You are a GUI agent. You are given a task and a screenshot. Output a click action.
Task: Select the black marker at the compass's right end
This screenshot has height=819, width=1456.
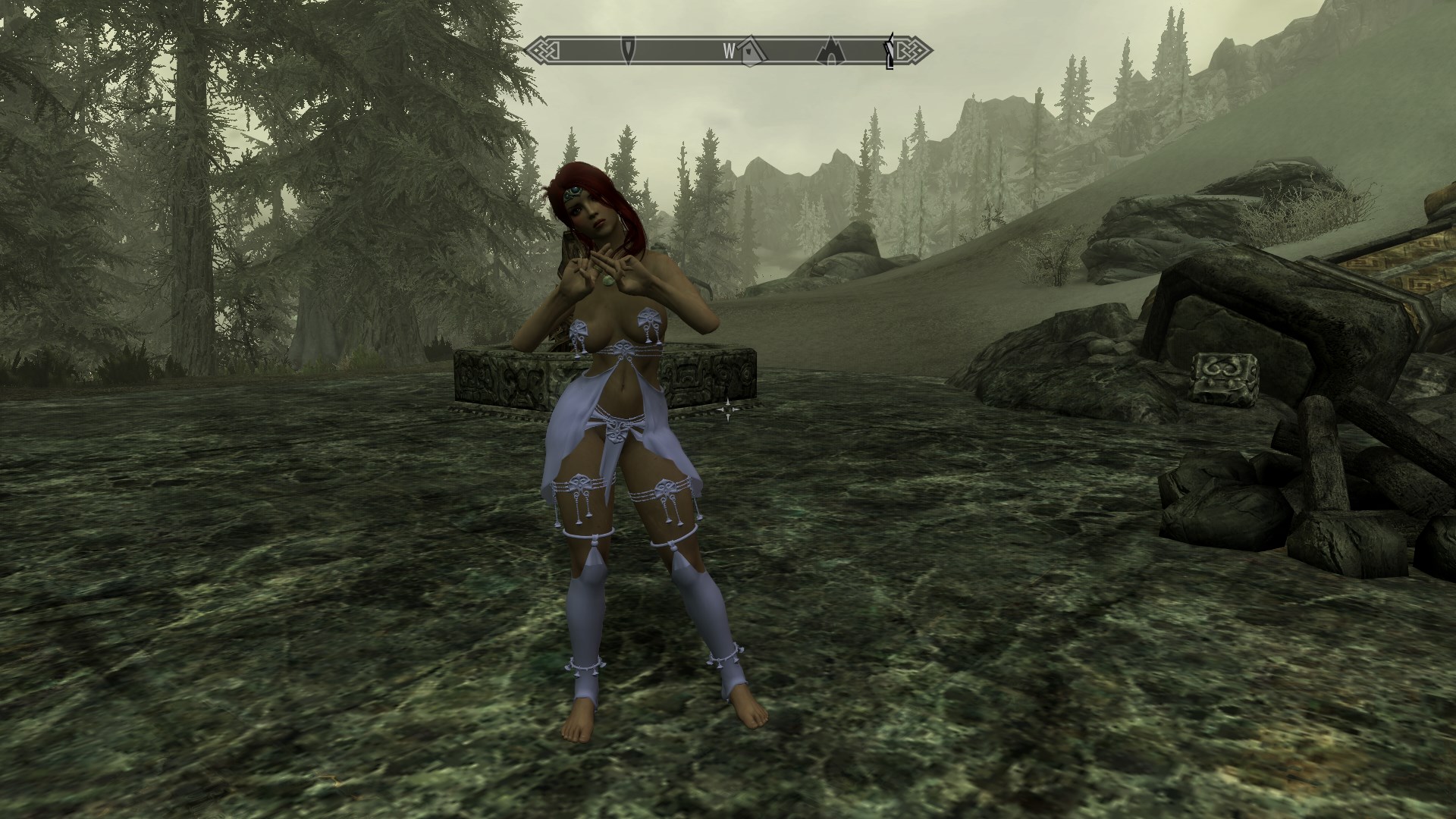tap(890, 52)
